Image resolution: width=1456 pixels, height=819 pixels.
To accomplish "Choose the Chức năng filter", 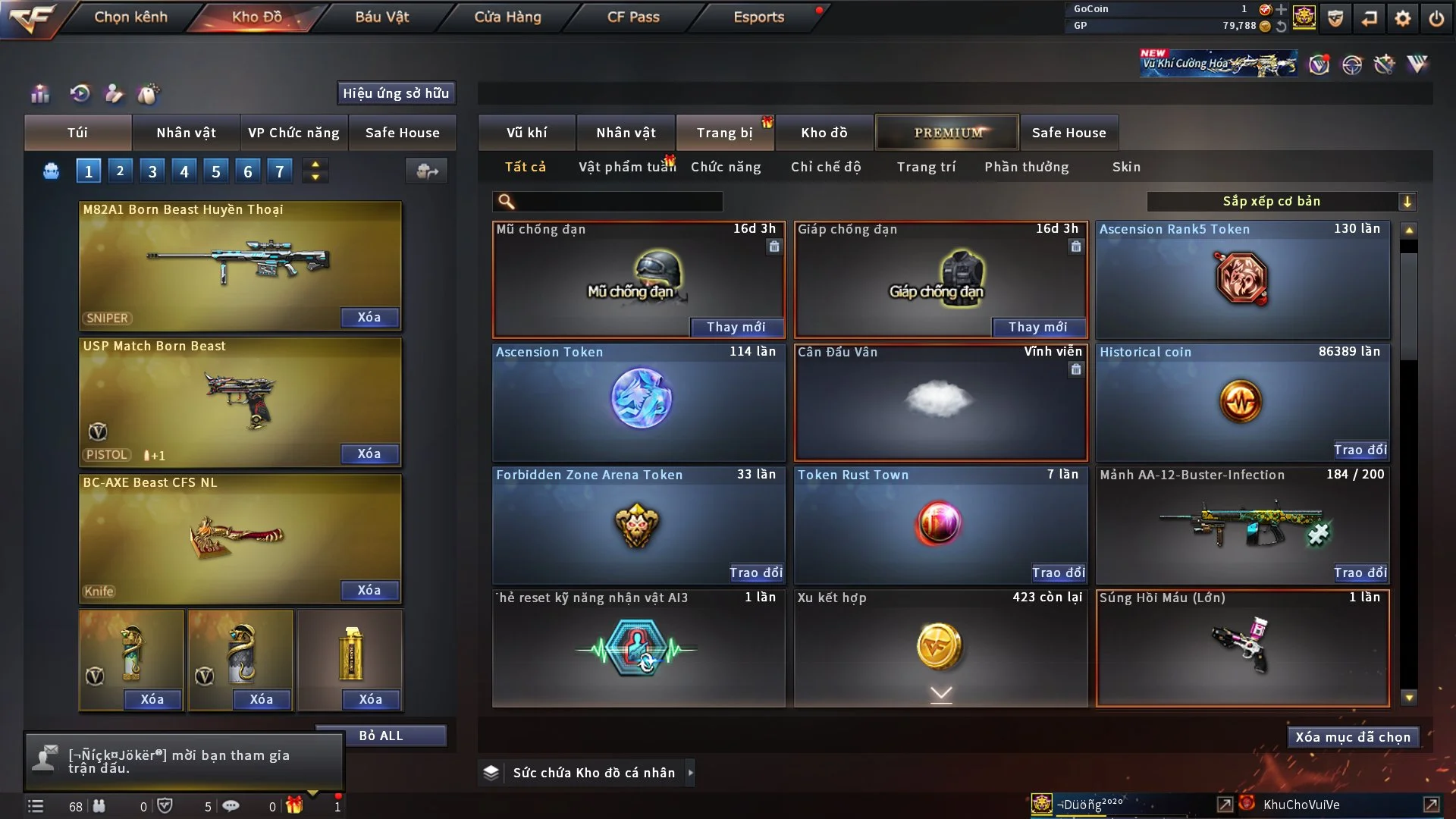I will coord(726,167).
